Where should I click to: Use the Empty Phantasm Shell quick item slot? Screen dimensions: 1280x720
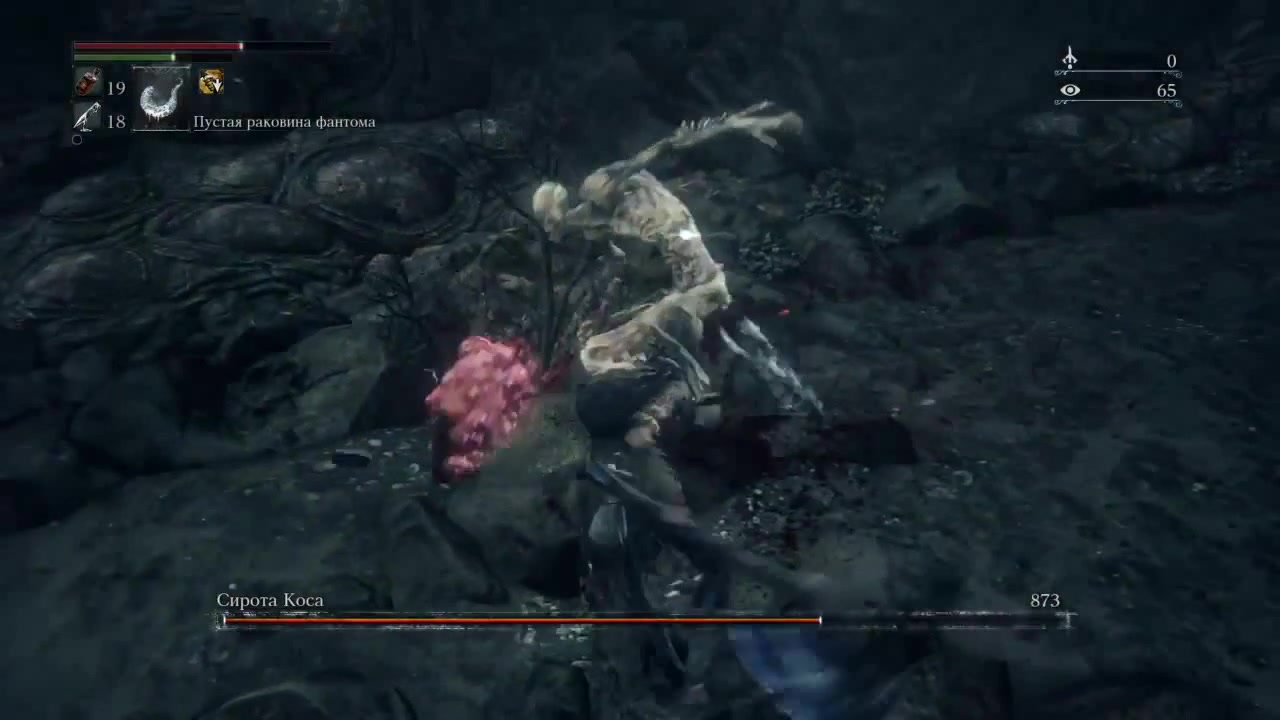click(x=161, y=99)
